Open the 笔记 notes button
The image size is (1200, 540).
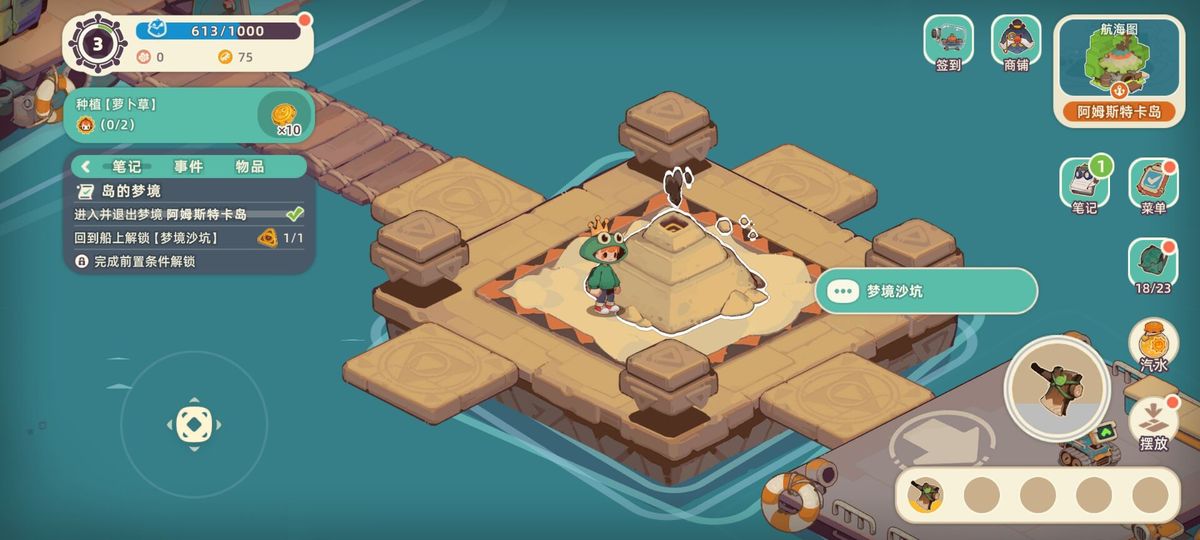point(1084,184)
